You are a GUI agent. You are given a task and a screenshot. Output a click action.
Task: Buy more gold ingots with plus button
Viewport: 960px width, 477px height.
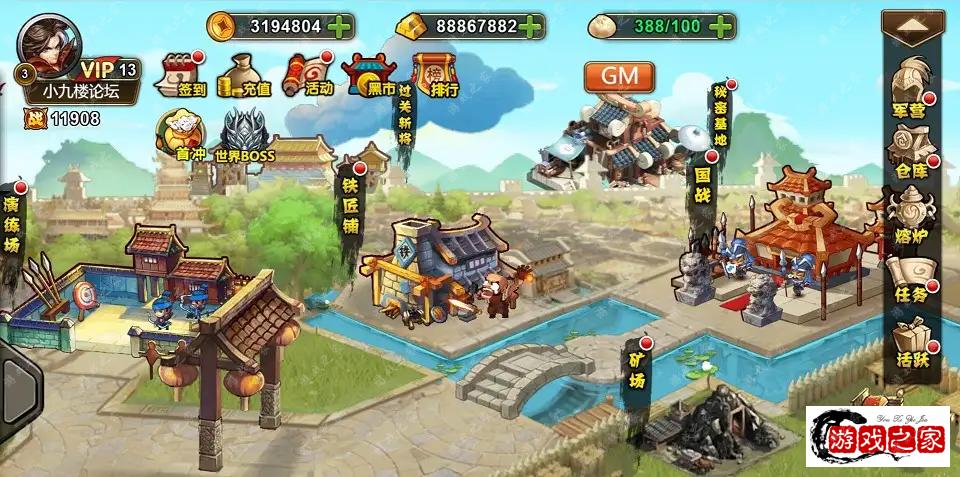point(533,26)
